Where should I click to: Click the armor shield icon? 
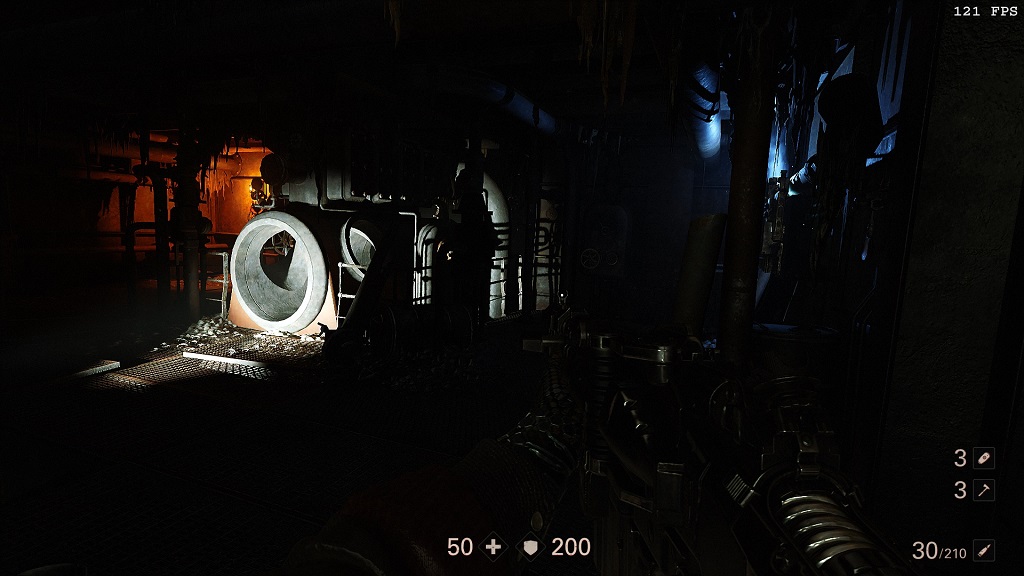[531, 547]
